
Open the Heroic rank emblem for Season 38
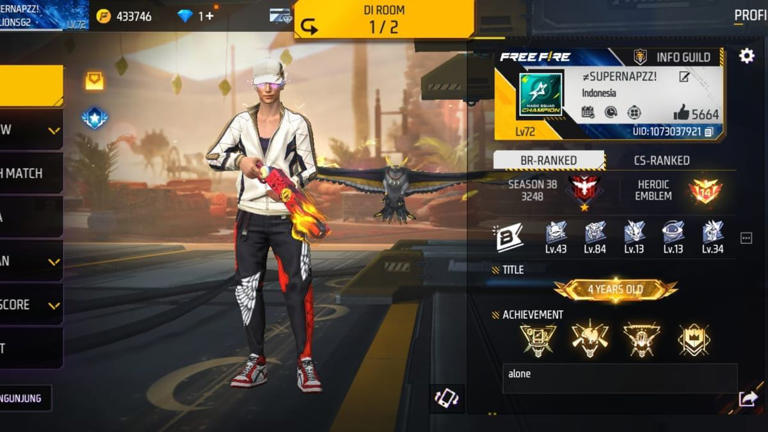[583, 189]
